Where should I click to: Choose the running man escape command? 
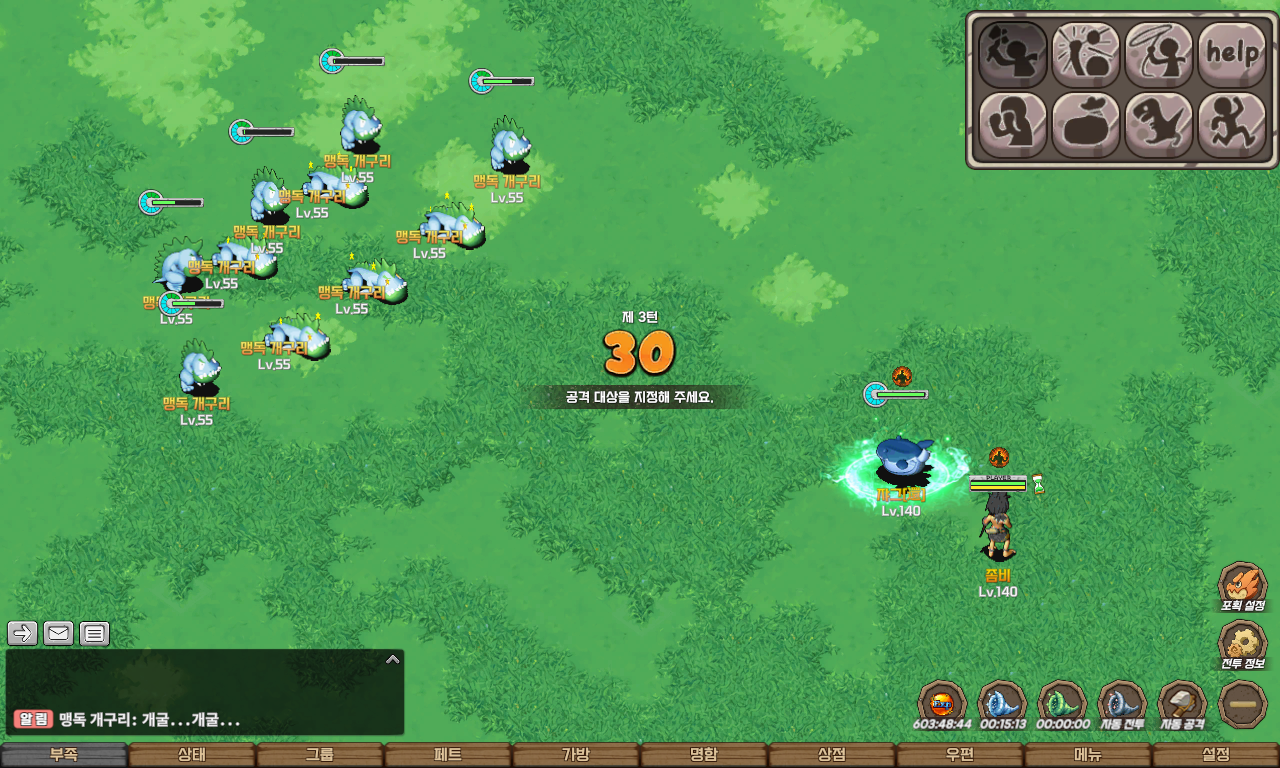(x=1231, y=125)
